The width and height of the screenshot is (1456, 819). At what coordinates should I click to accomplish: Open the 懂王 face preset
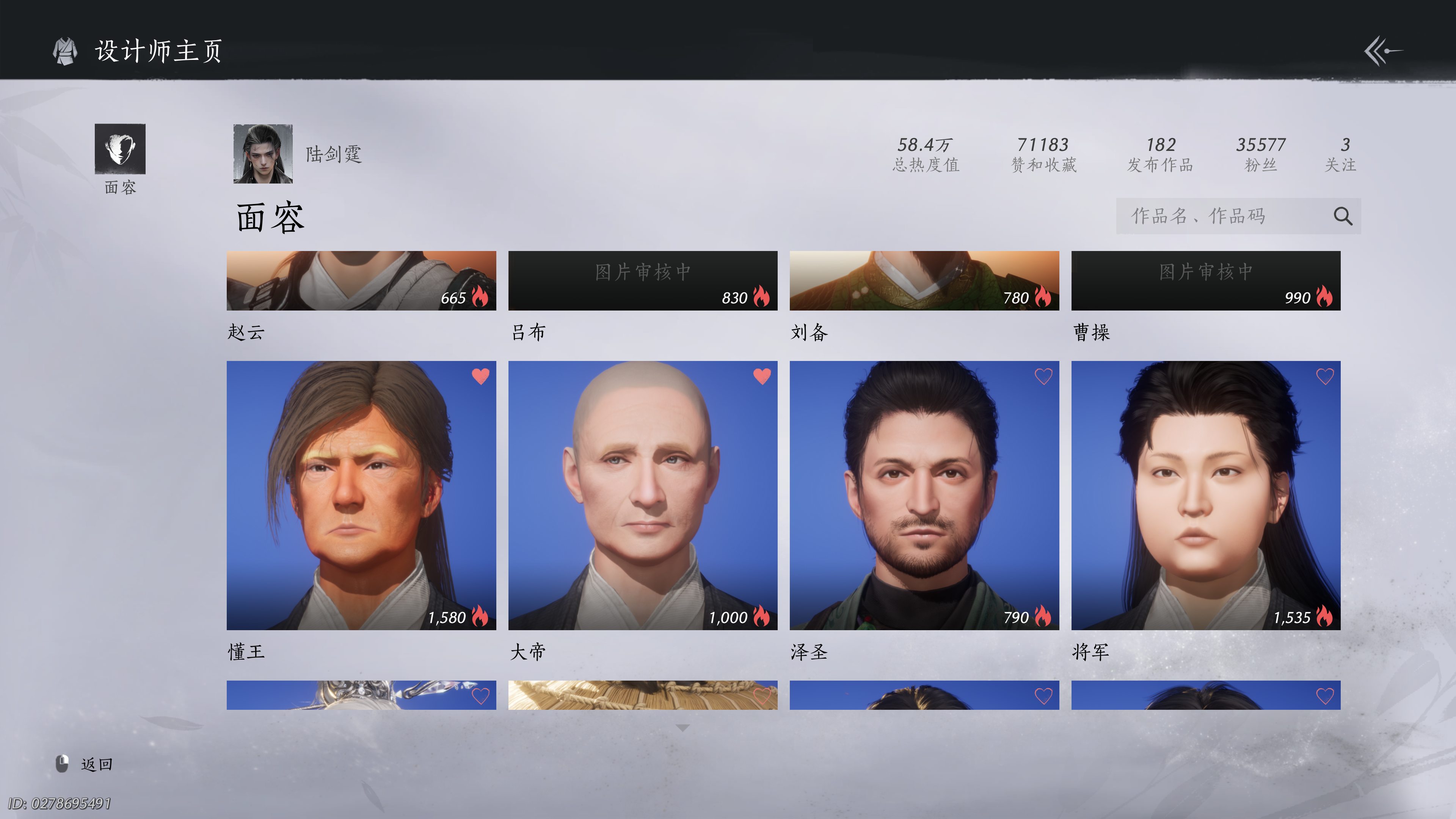[x=361, y=495]
